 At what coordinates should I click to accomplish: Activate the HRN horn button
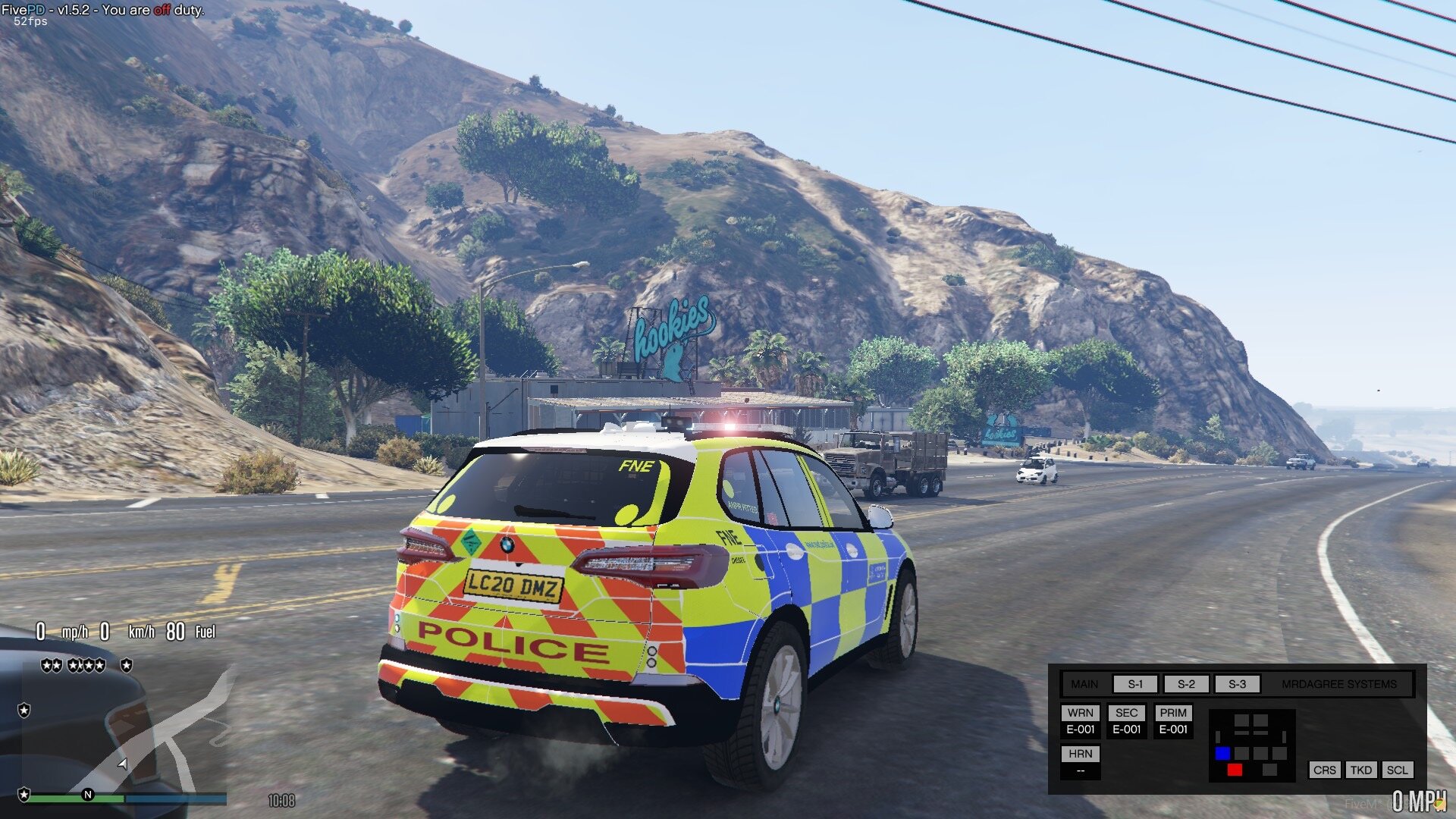[1081, 754]
